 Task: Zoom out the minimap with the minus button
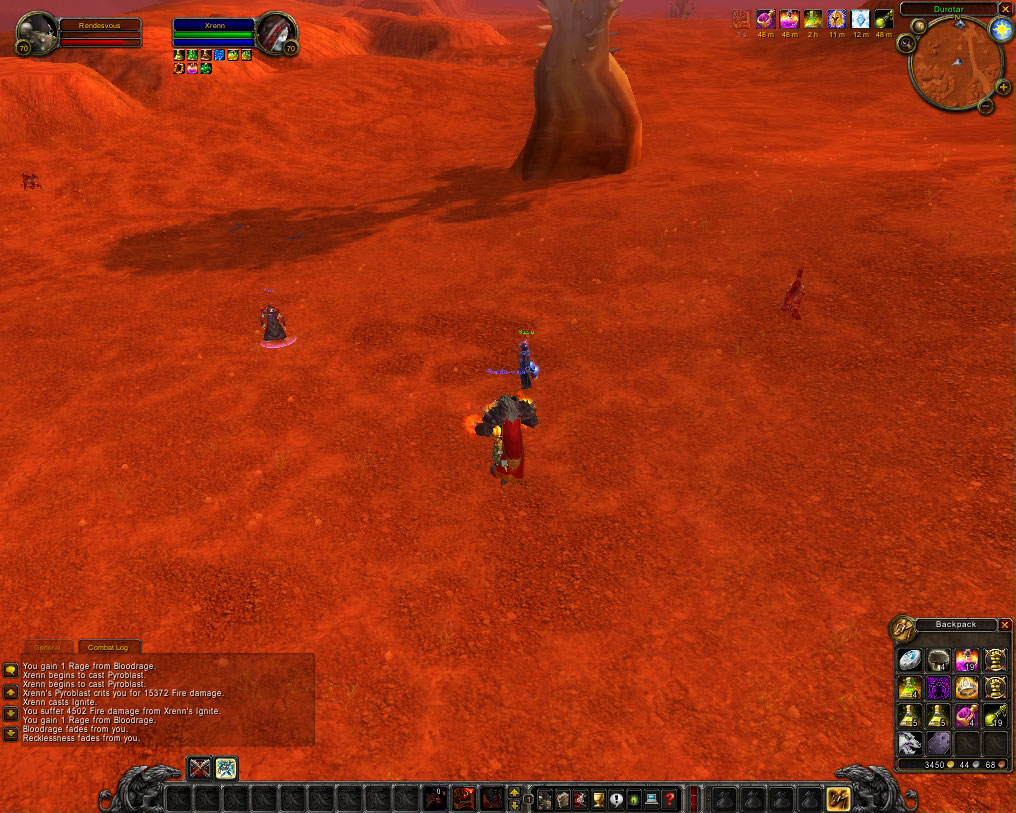(985, 106)
